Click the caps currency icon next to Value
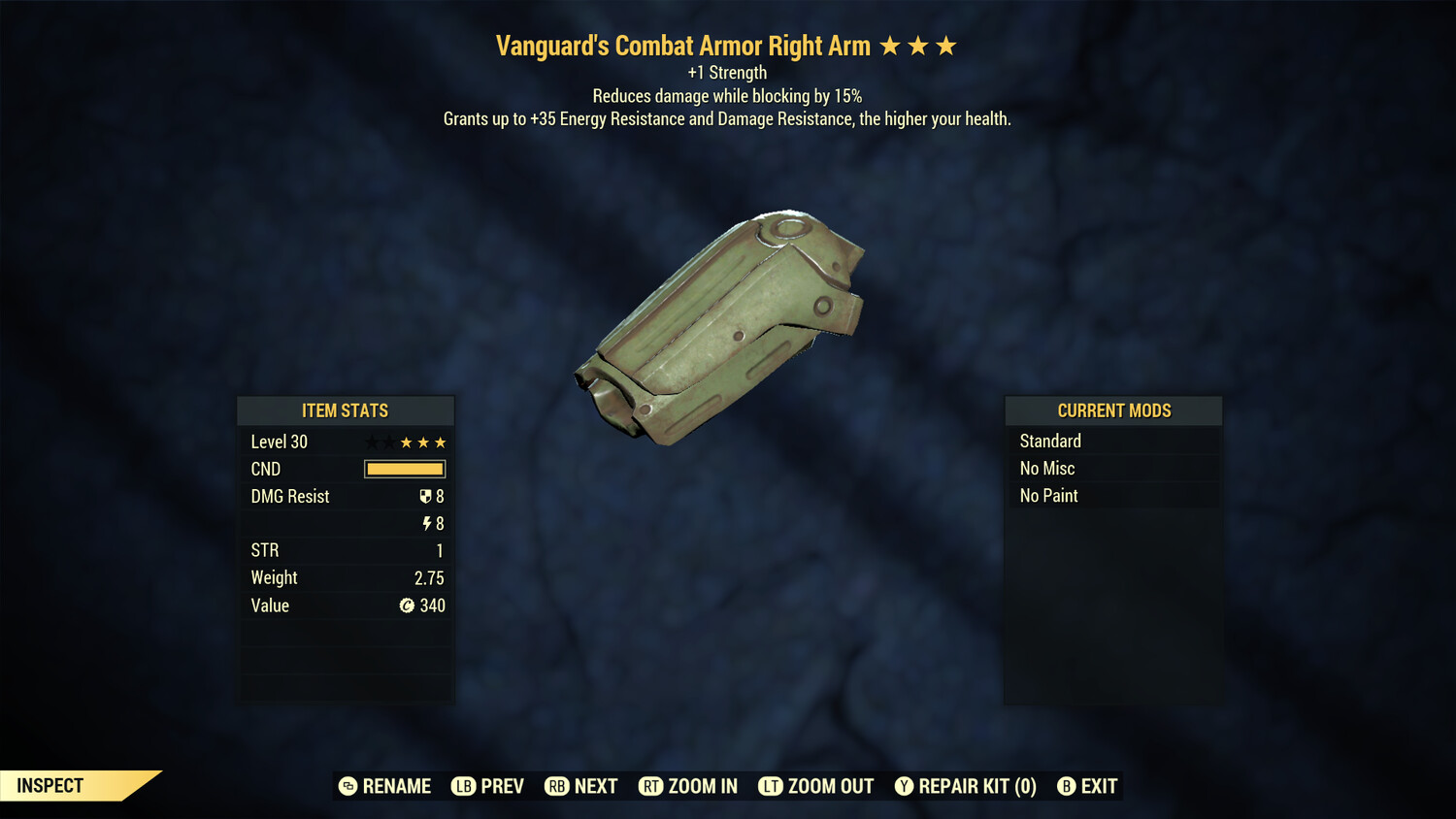Screen dimensions: 1456x819 pos(408,606)
